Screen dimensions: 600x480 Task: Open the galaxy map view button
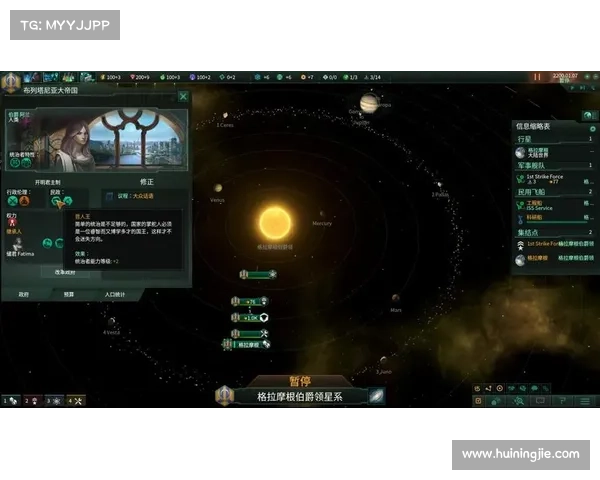tap(376, 396)
